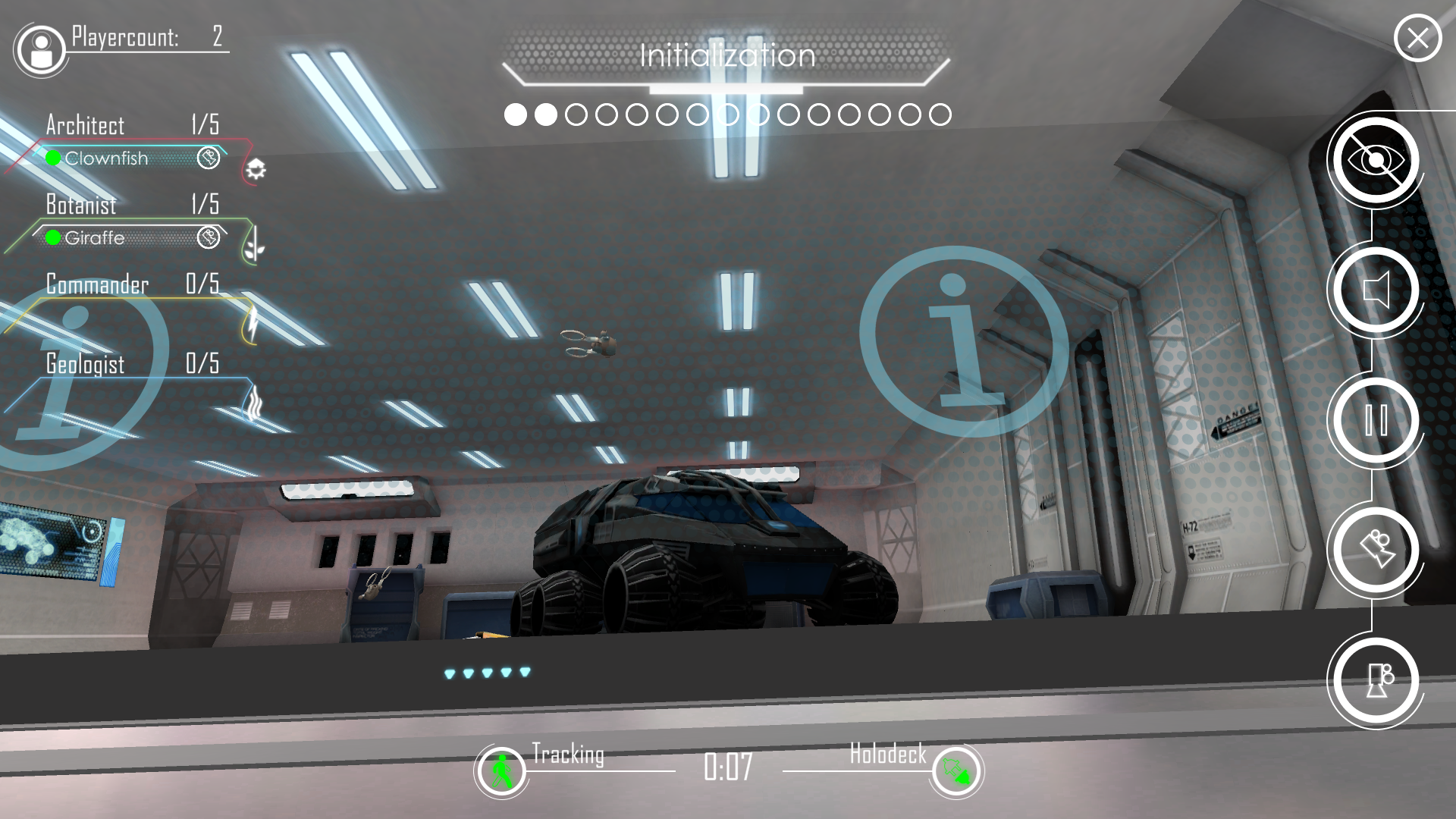Select the bottom right-panel spotlight button

(1376, 680)
